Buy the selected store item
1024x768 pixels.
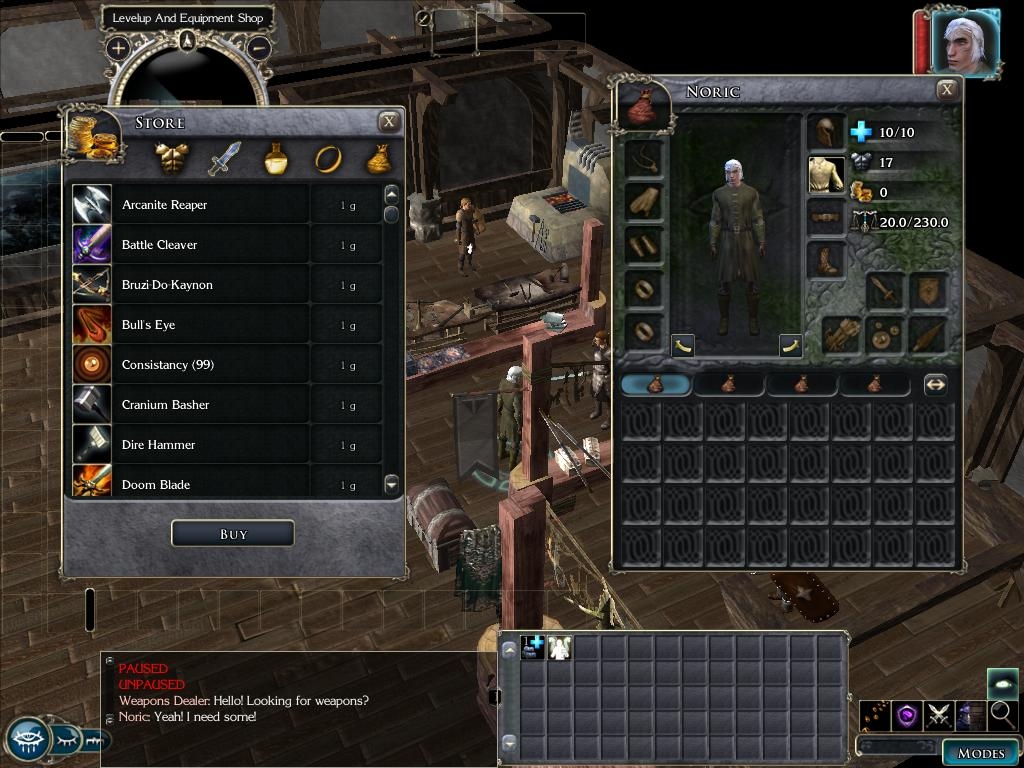point(232,534)
